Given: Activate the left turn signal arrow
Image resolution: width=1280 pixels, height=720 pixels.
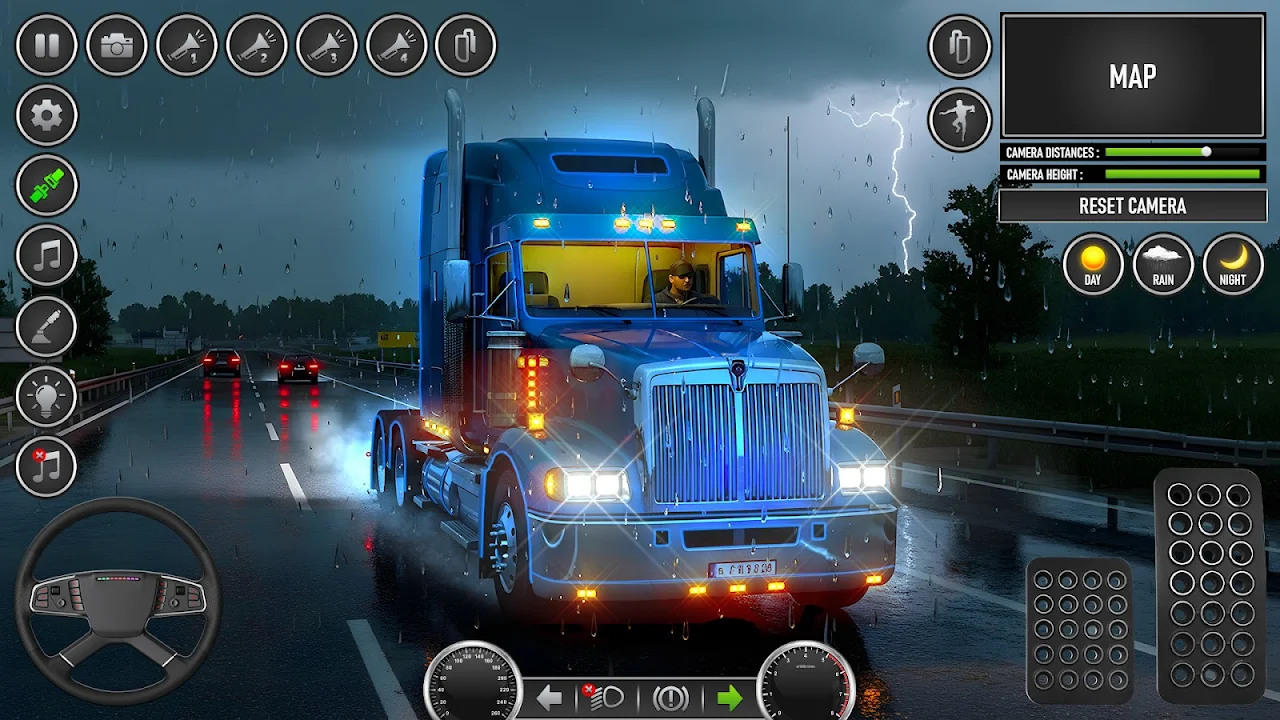Looking at the screenshot, I should pos(549,698).
